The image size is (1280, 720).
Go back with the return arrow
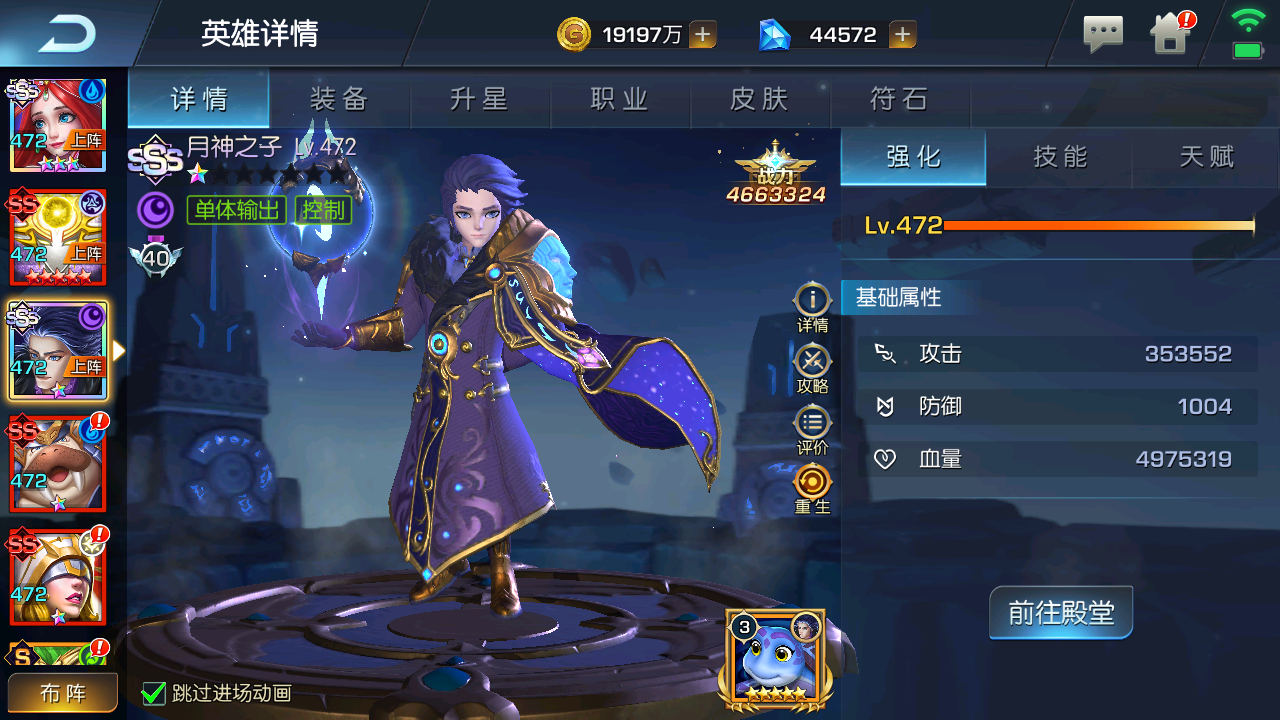[66, 35]
